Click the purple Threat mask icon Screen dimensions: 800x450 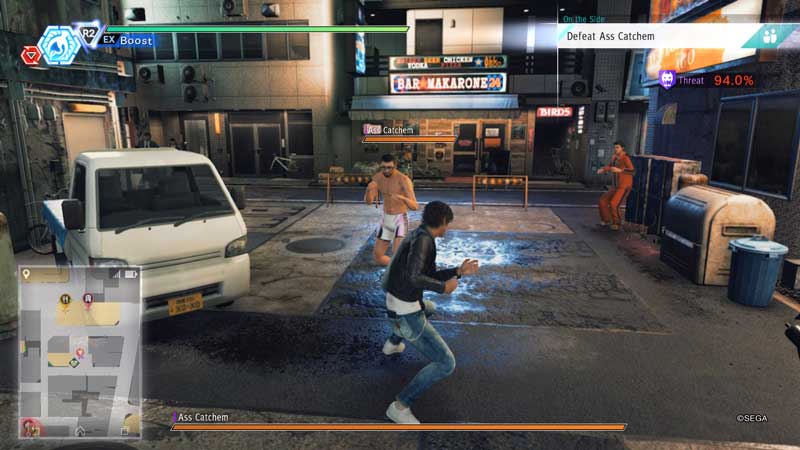[x=667, y=80]
